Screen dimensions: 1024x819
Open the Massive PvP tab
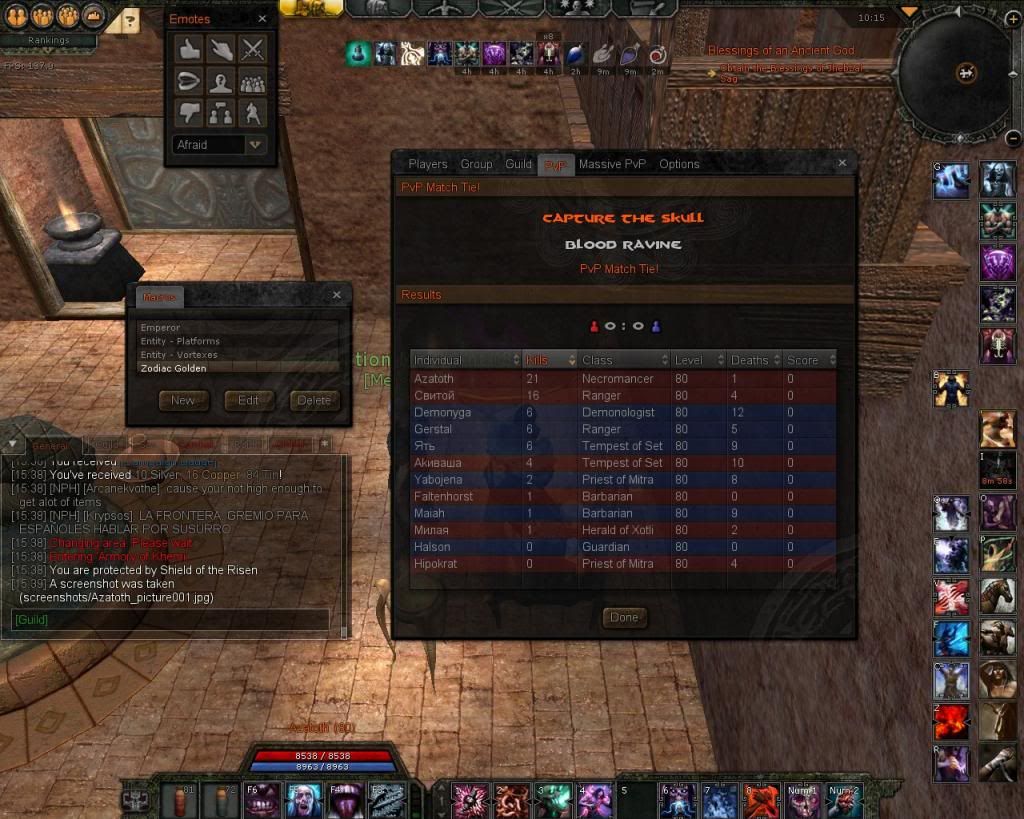(612, 164)
